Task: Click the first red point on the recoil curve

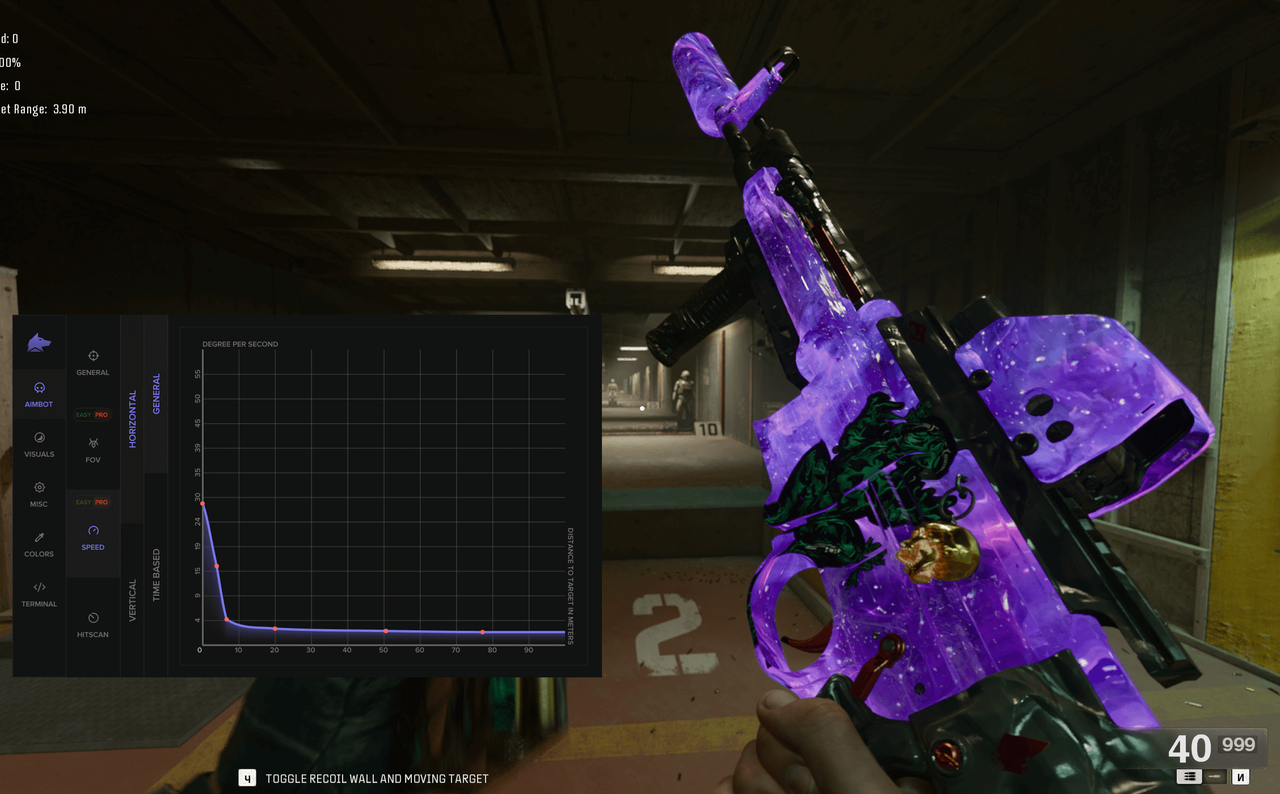Action: tap(205, 504)
